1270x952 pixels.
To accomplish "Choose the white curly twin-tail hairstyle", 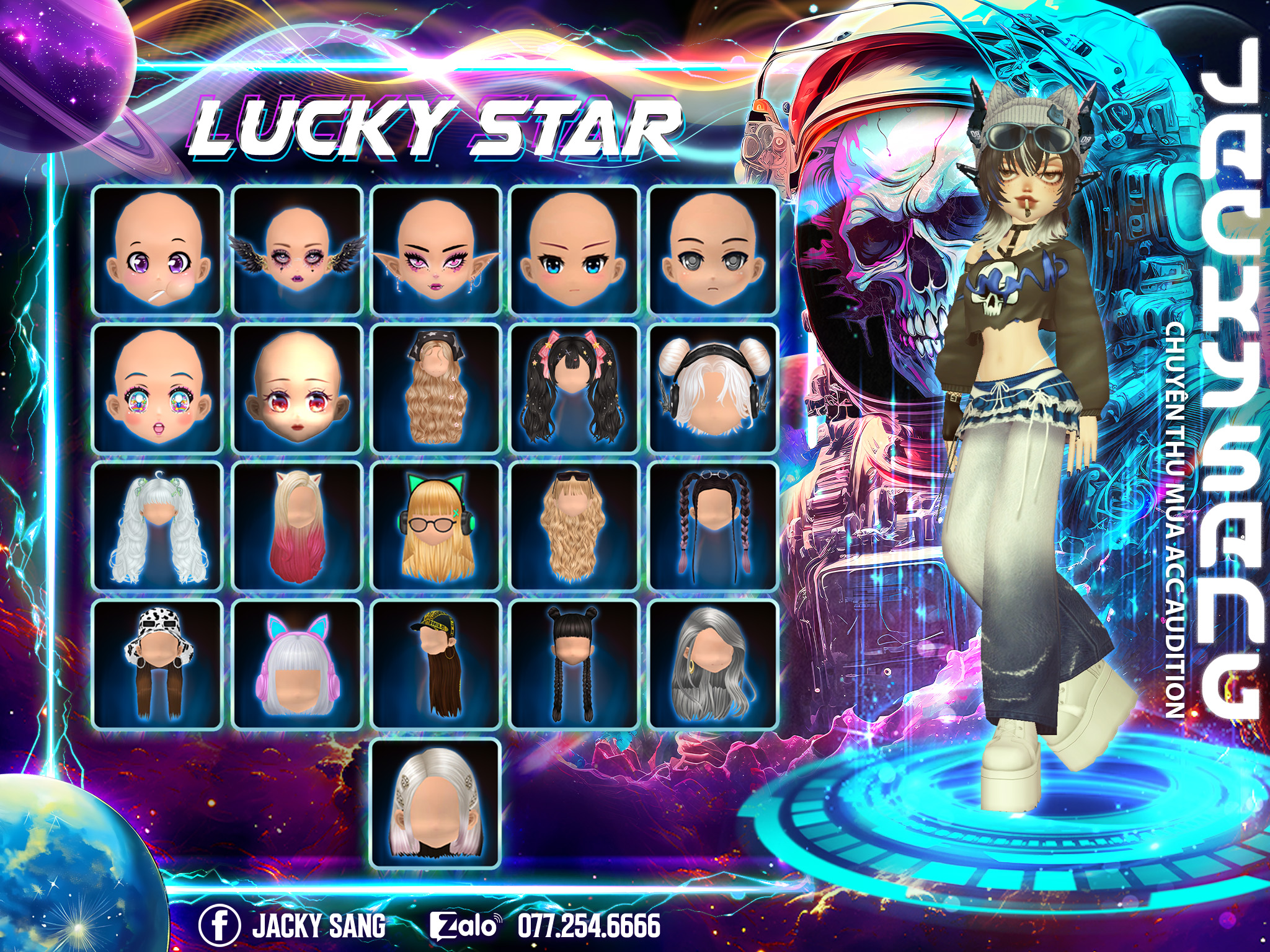I will point(158,527).
